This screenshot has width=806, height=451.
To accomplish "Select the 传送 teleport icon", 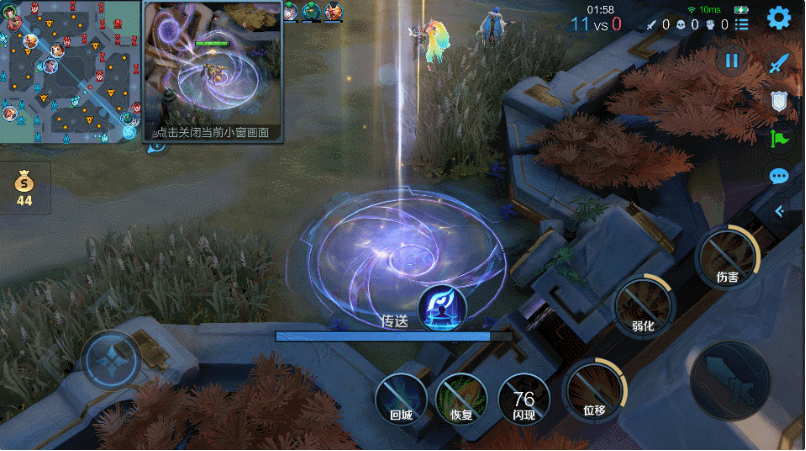I will point(440,306).
